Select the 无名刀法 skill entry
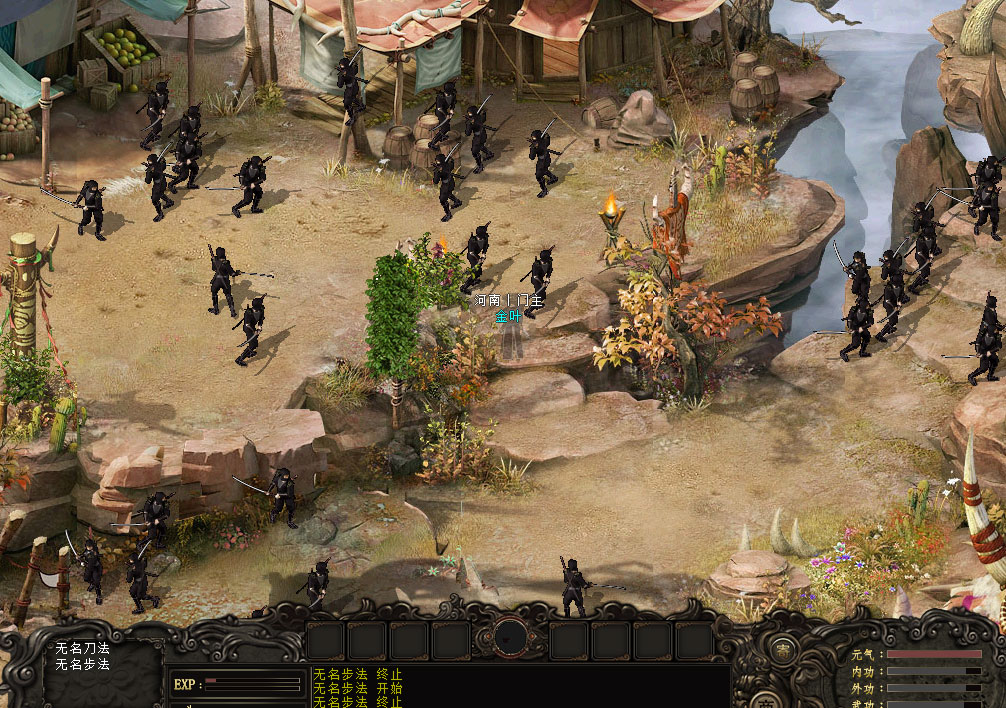1006x708 pixels. click(83, 648)
